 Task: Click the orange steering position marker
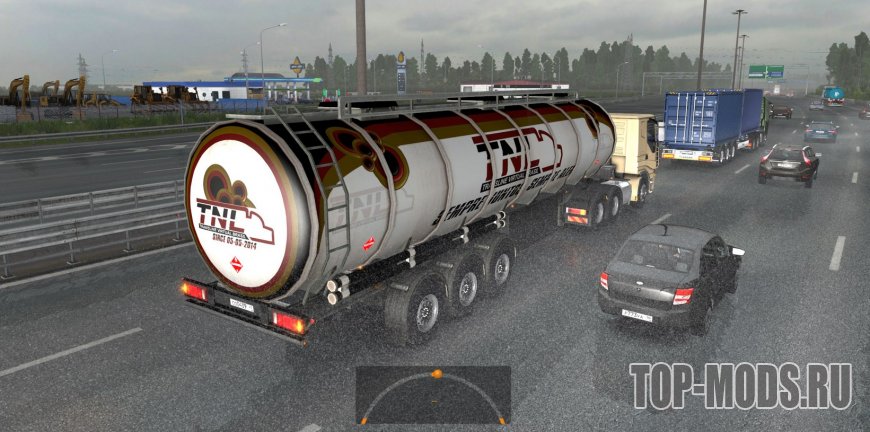coord(436,374)
